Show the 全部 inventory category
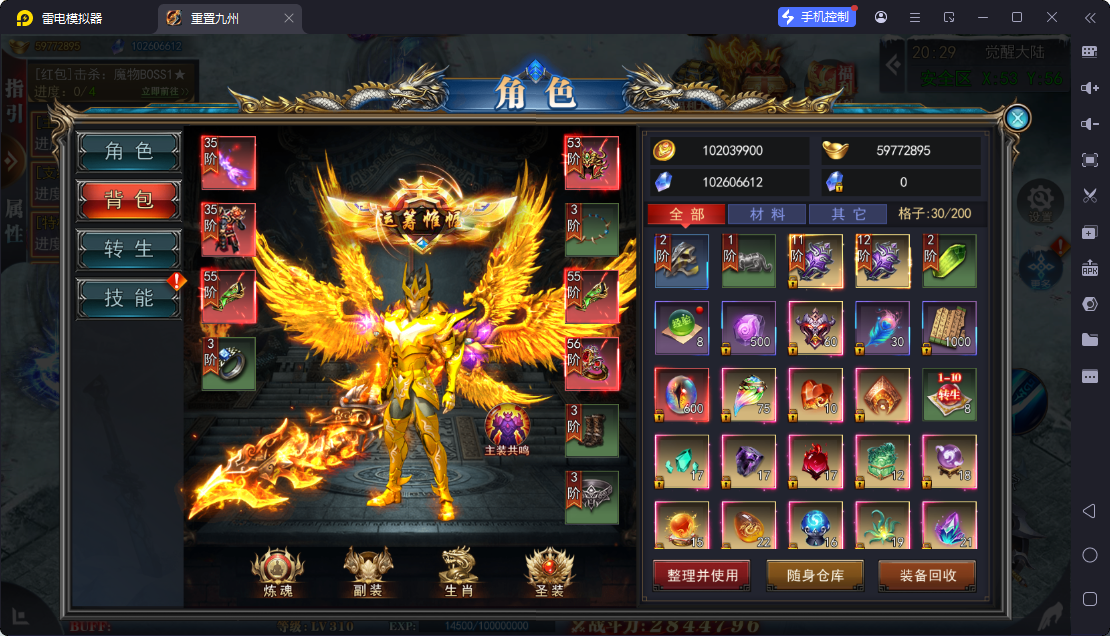 pyautogui.click(x=685, y=214)
